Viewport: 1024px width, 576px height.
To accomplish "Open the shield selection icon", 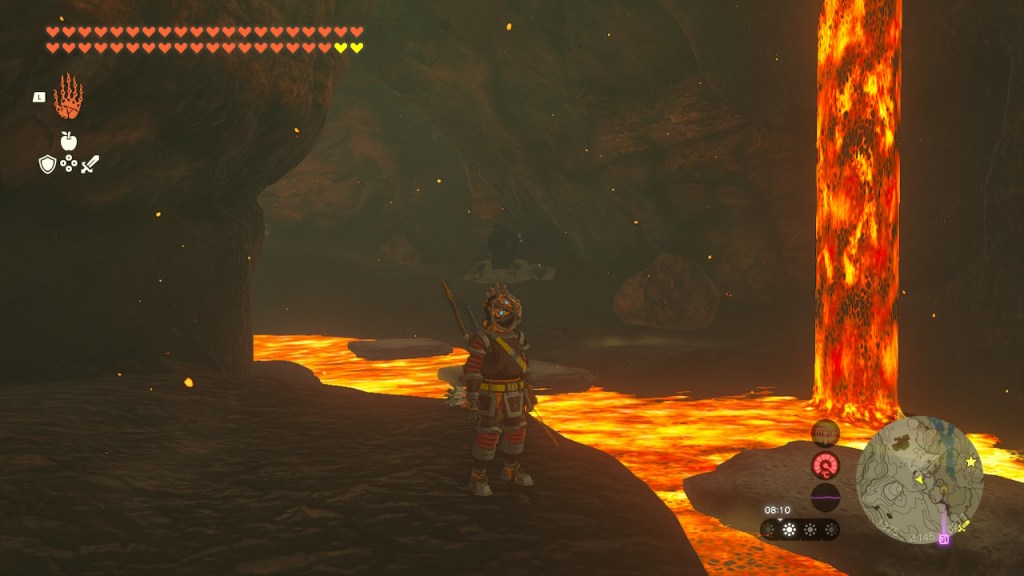I will pyautogui.click(x=47, y=164).
